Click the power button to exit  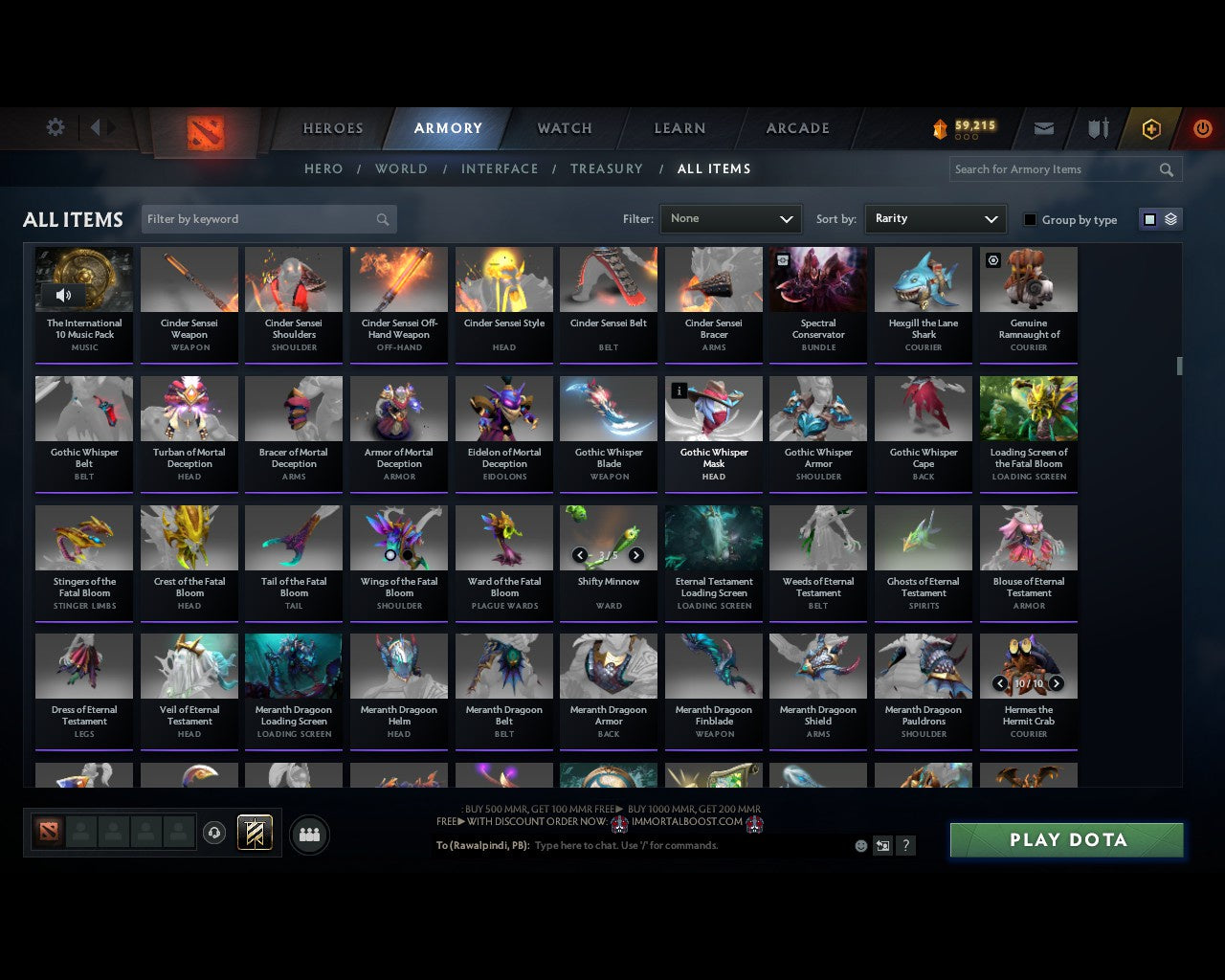(1202, 128)
